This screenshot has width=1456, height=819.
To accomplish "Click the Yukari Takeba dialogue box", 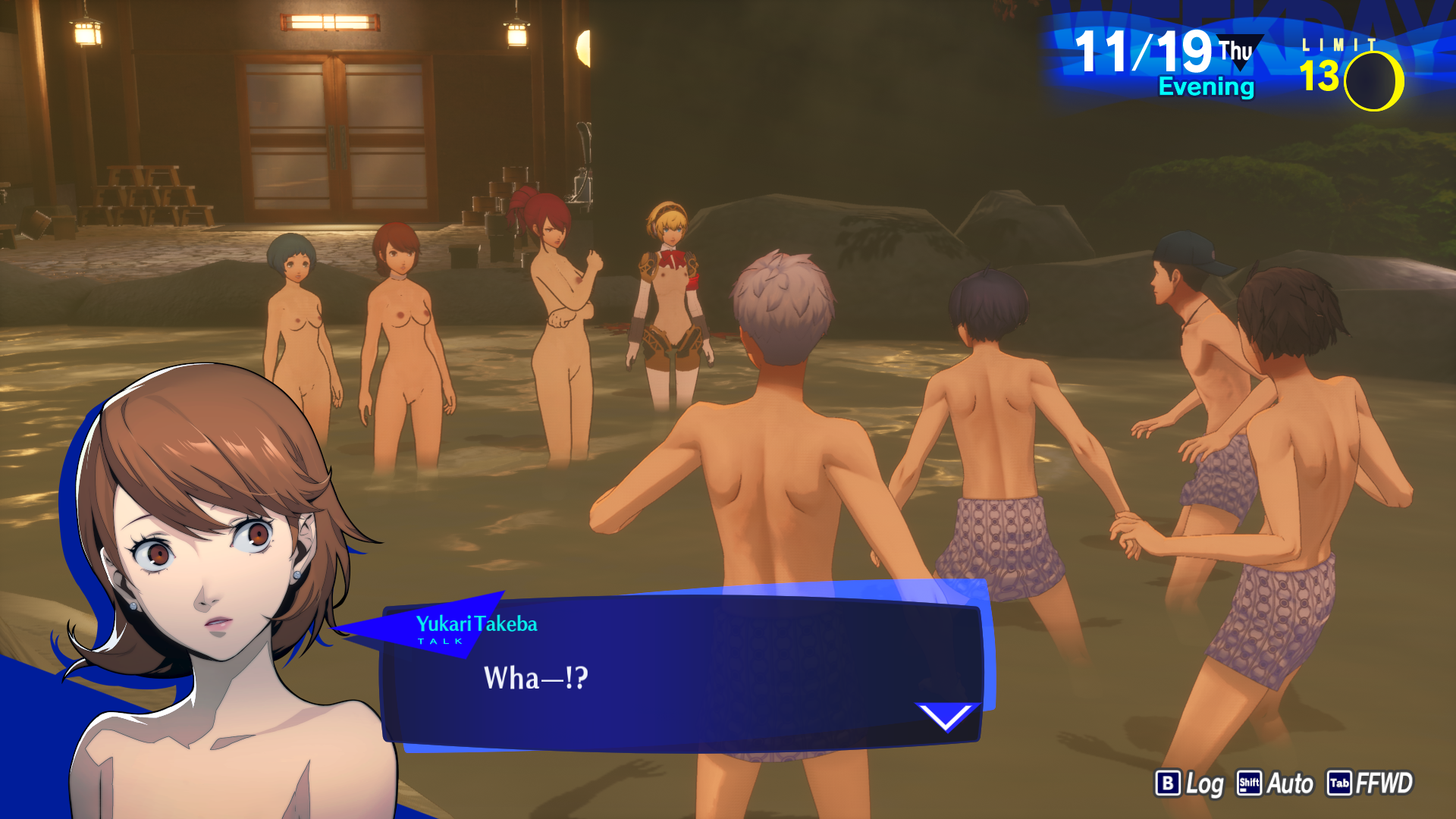I will pos(682,675).
